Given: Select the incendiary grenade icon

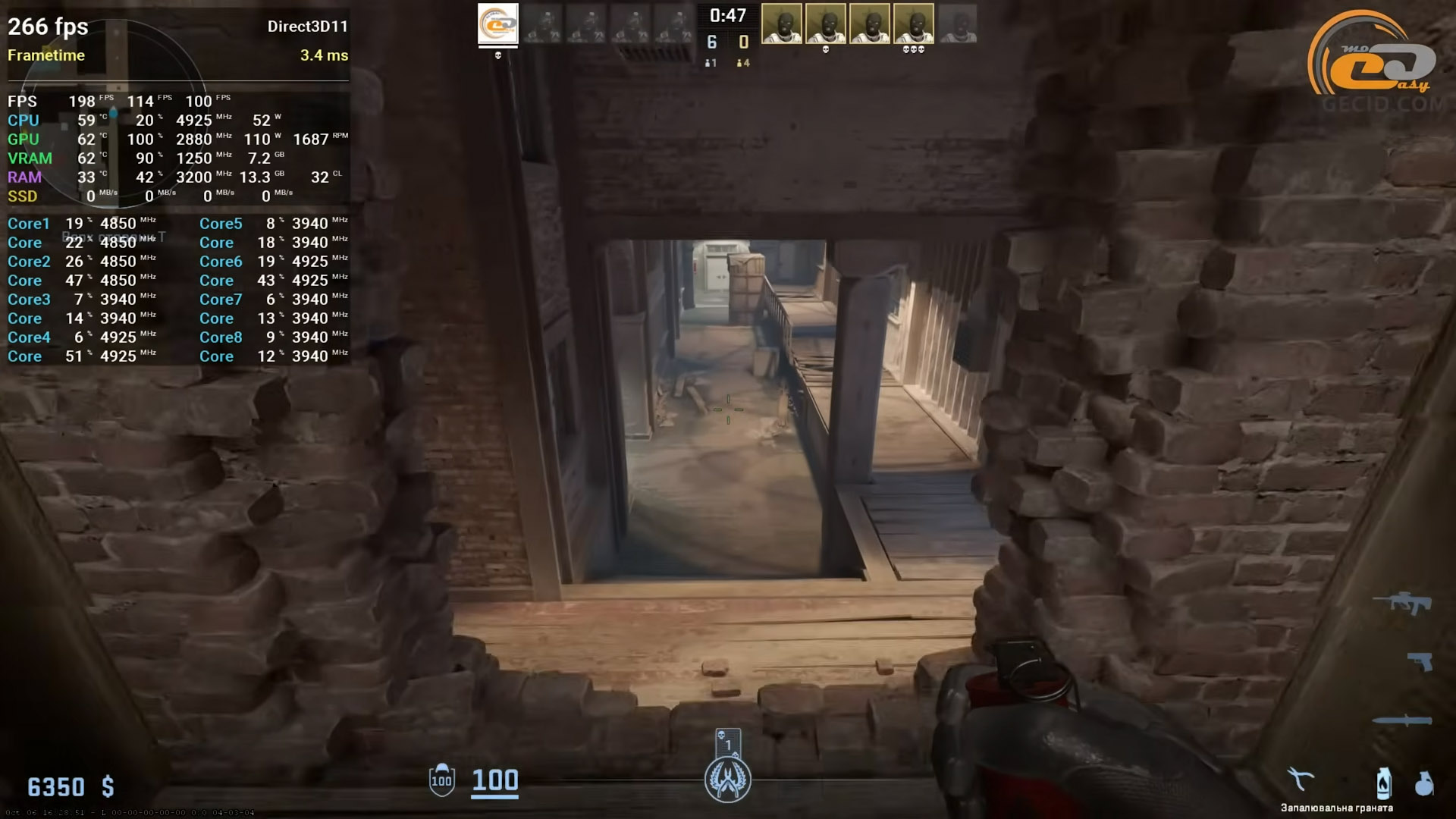Looking at the screenshot, I should click(x=1383, y=783).
